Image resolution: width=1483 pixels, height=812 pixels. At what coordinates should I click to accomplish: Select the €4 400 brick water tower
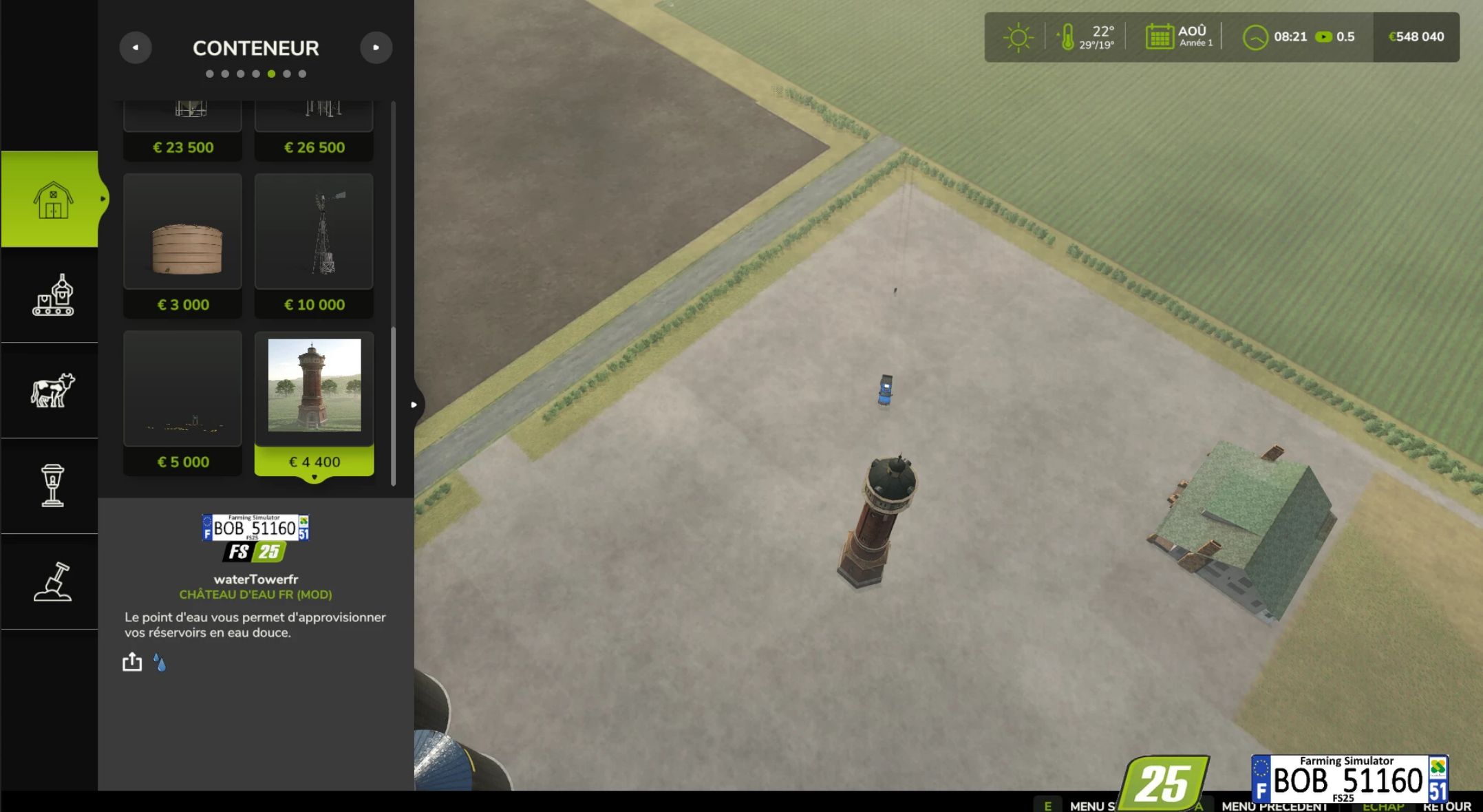coord(314,403)
